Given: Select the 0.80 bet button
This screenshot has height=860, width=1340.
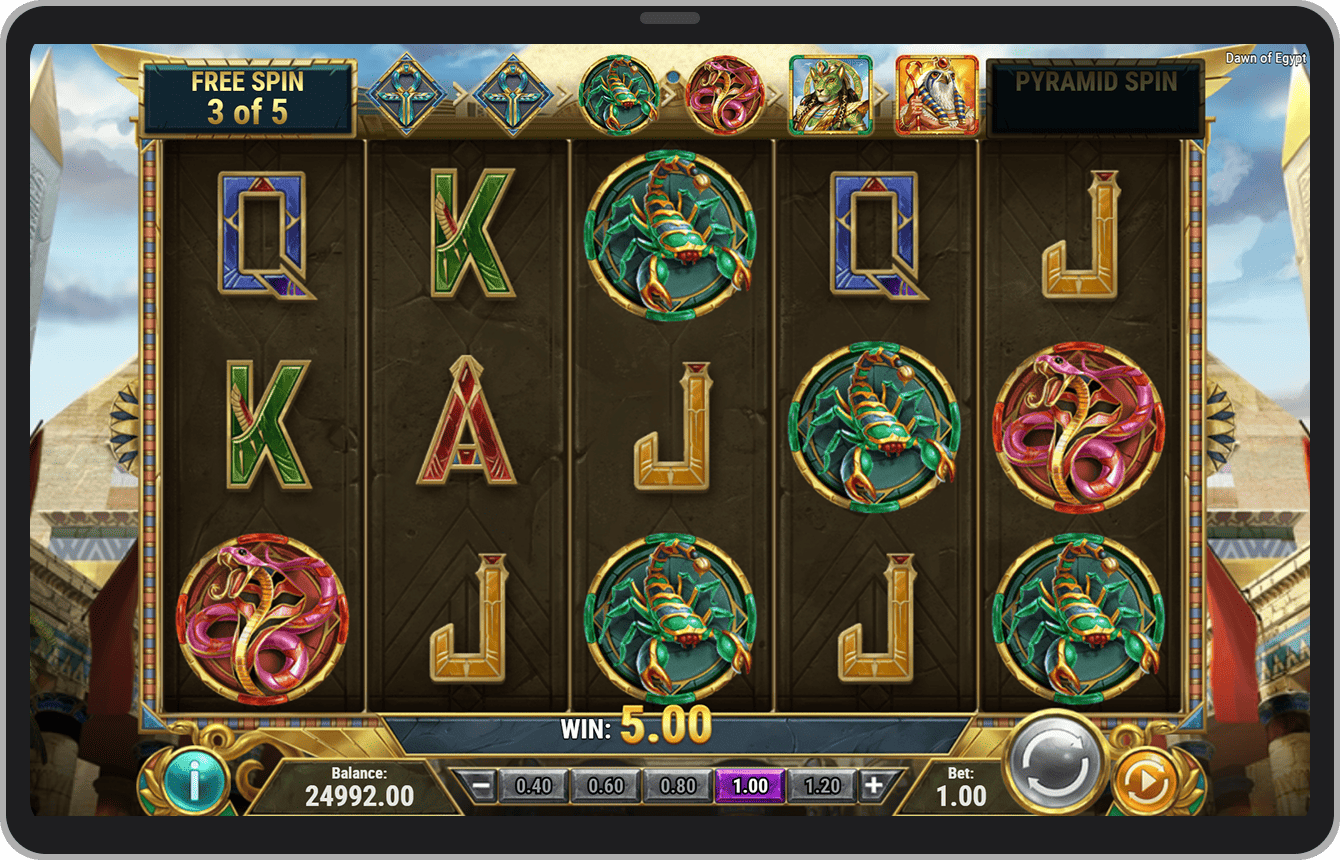Looking at the screenshot, I should coord(677,786).
